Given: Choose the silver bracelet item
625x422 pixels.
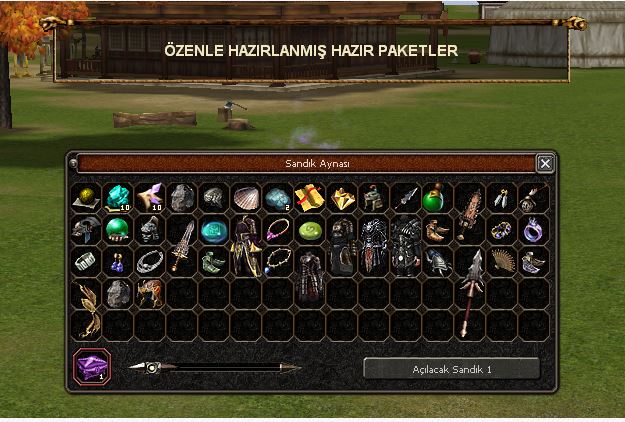Looking at the screenshot, I should click(150, 261).
